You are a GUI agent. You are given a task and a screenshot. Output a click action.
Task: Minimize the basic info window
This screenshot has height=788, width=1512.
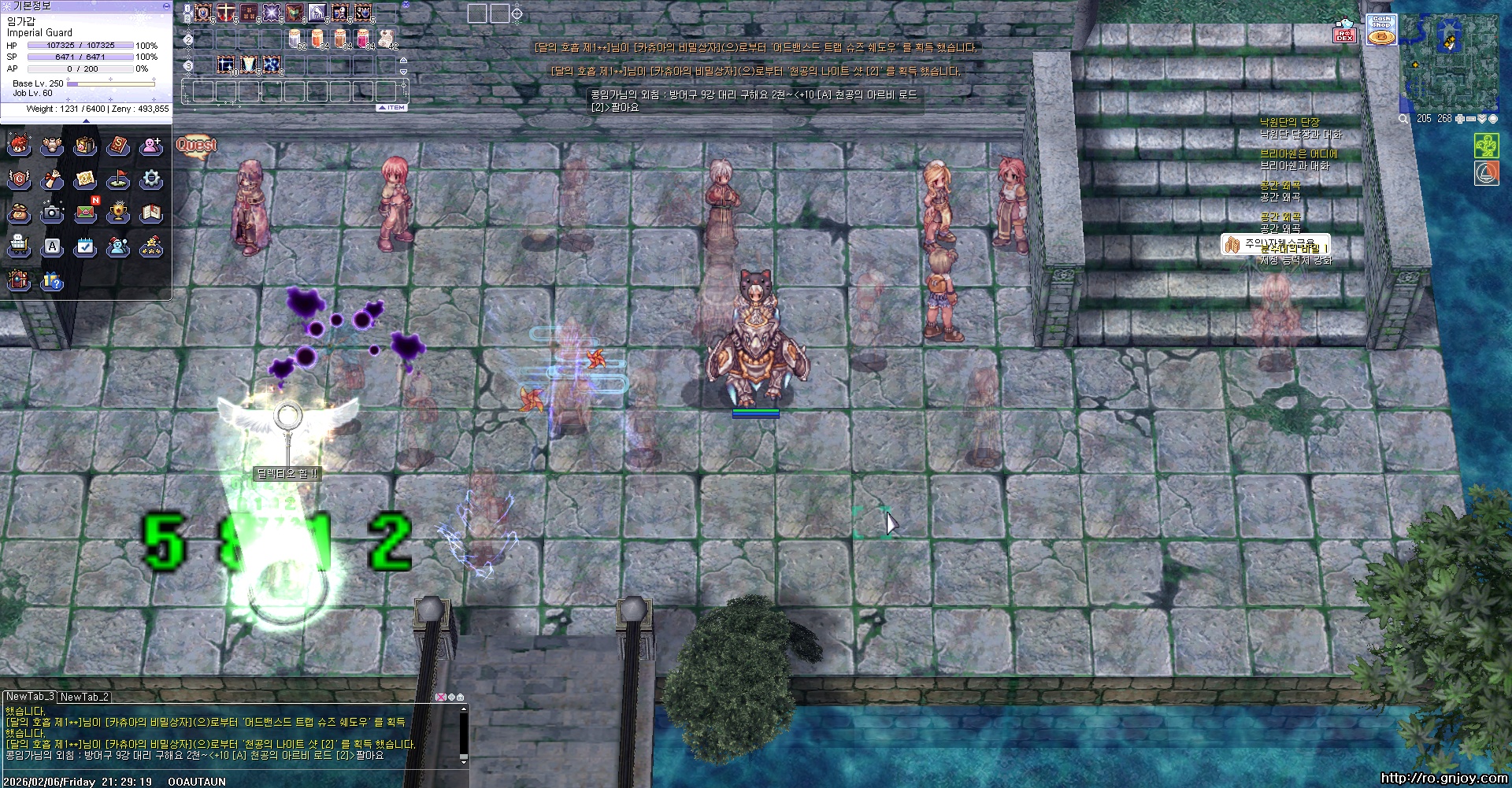click(x=165, y=6)
